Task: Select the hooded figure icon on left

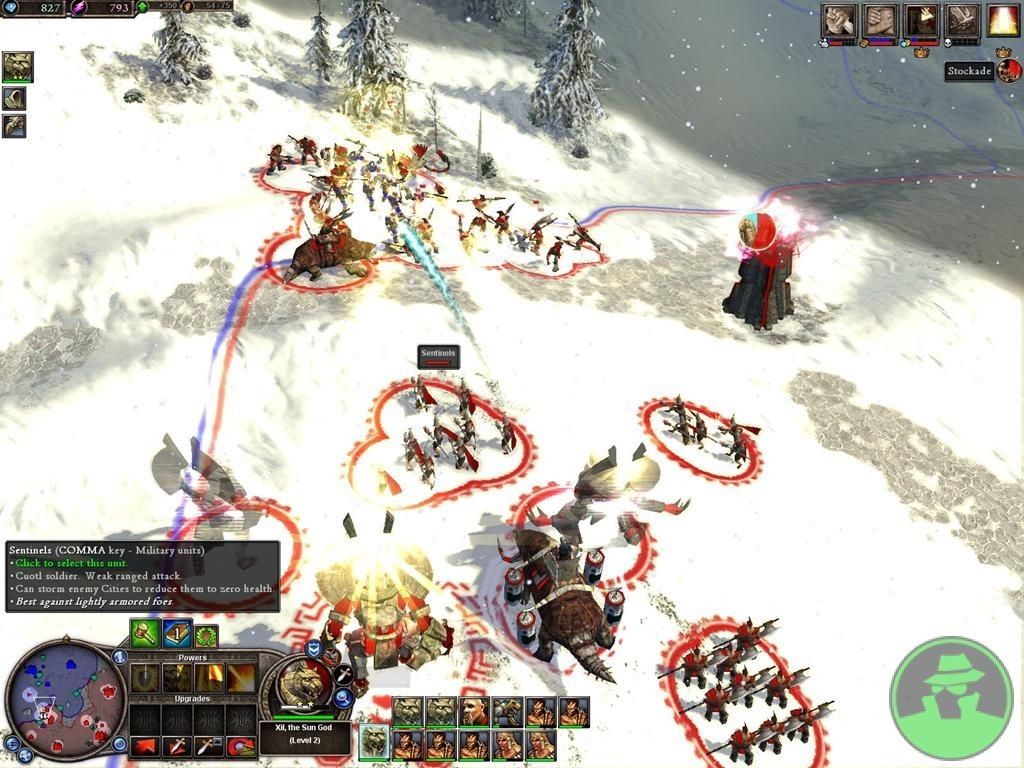Action: coord(15,98)
